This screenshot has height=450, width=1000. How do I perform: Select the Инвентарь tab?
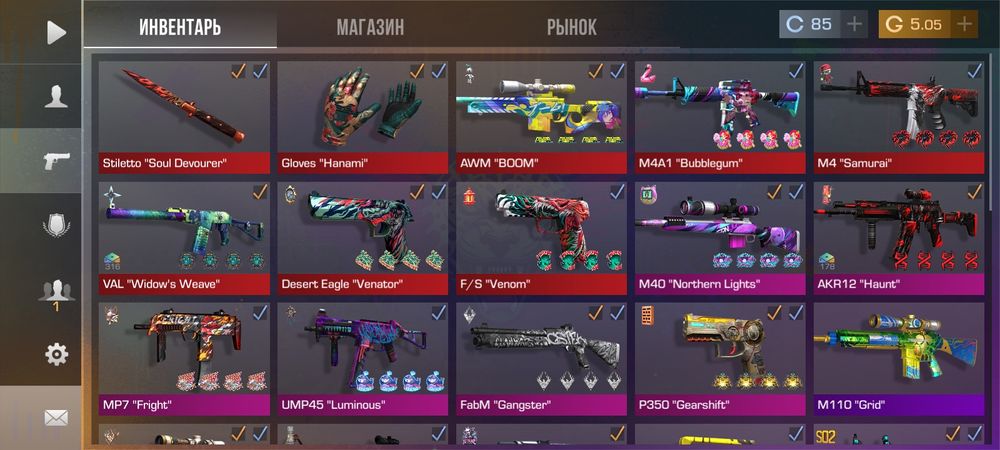click(x=180, y=27)
